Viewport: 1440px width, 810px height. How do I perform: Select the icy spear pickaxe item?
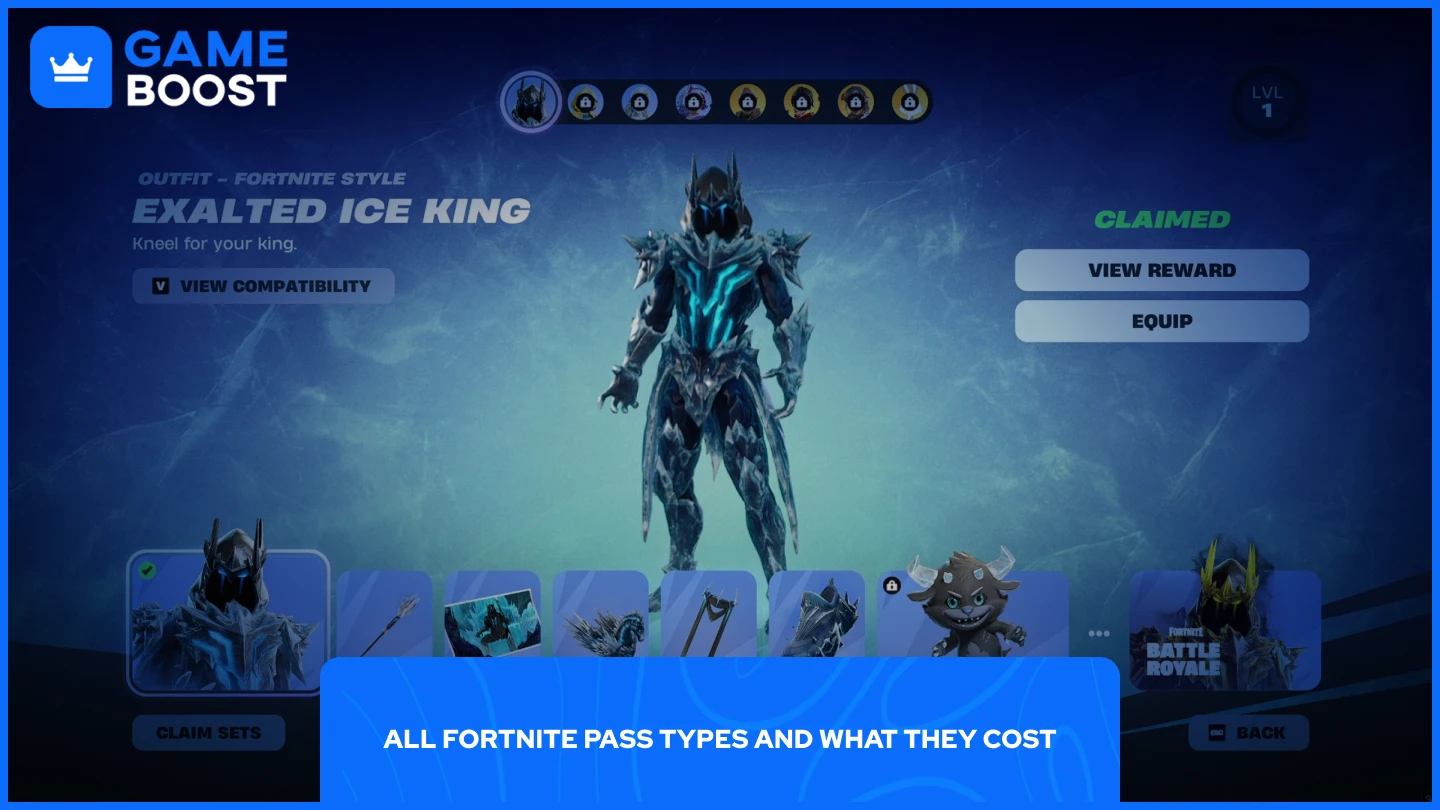385,620
